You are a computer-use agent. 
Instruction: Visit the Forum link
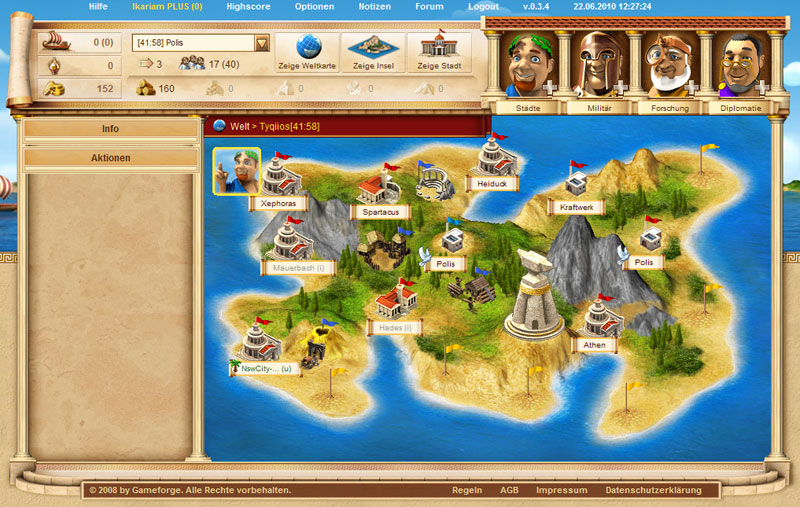click(x=429, y=6)
